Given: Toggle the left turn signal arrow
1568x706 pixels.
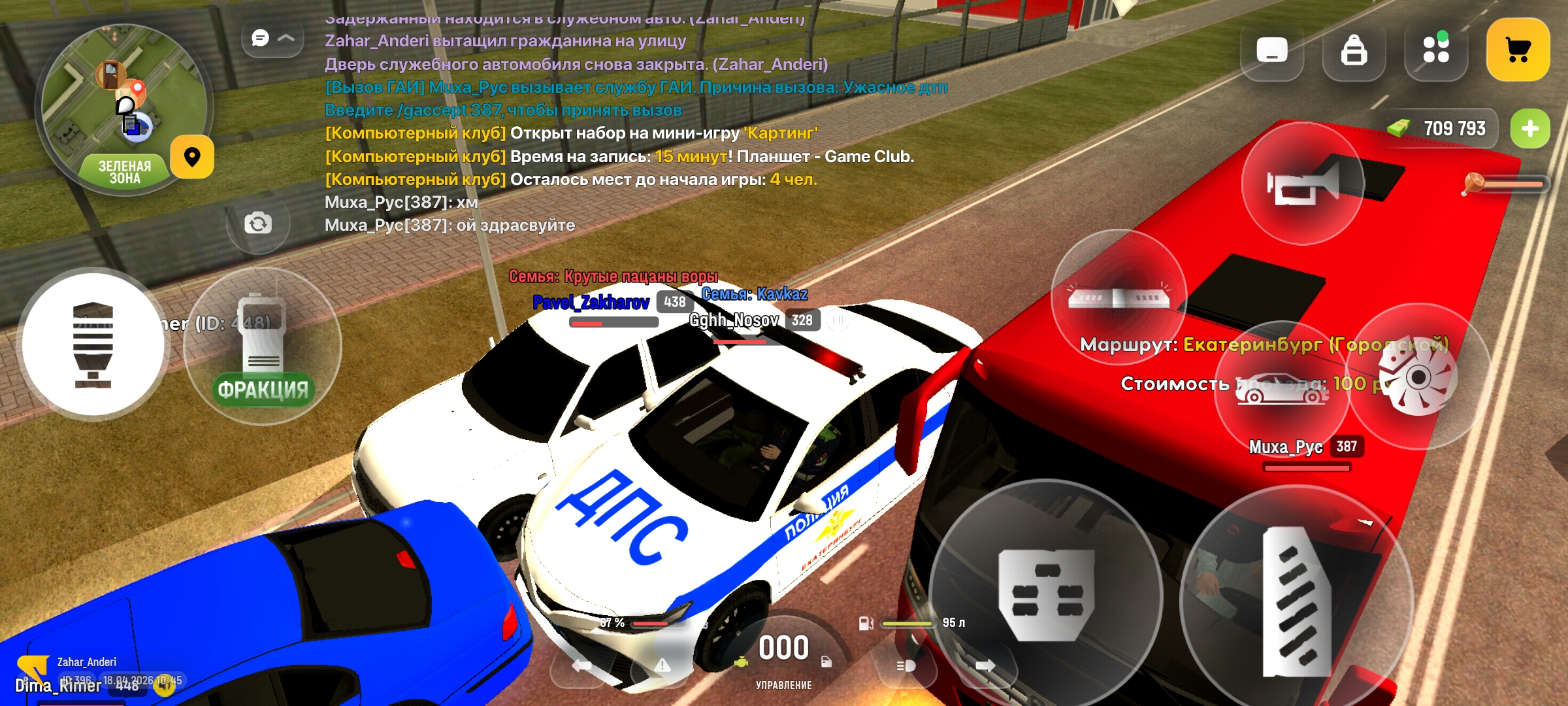Looking at the screenshot, I should tap(581, 665).
